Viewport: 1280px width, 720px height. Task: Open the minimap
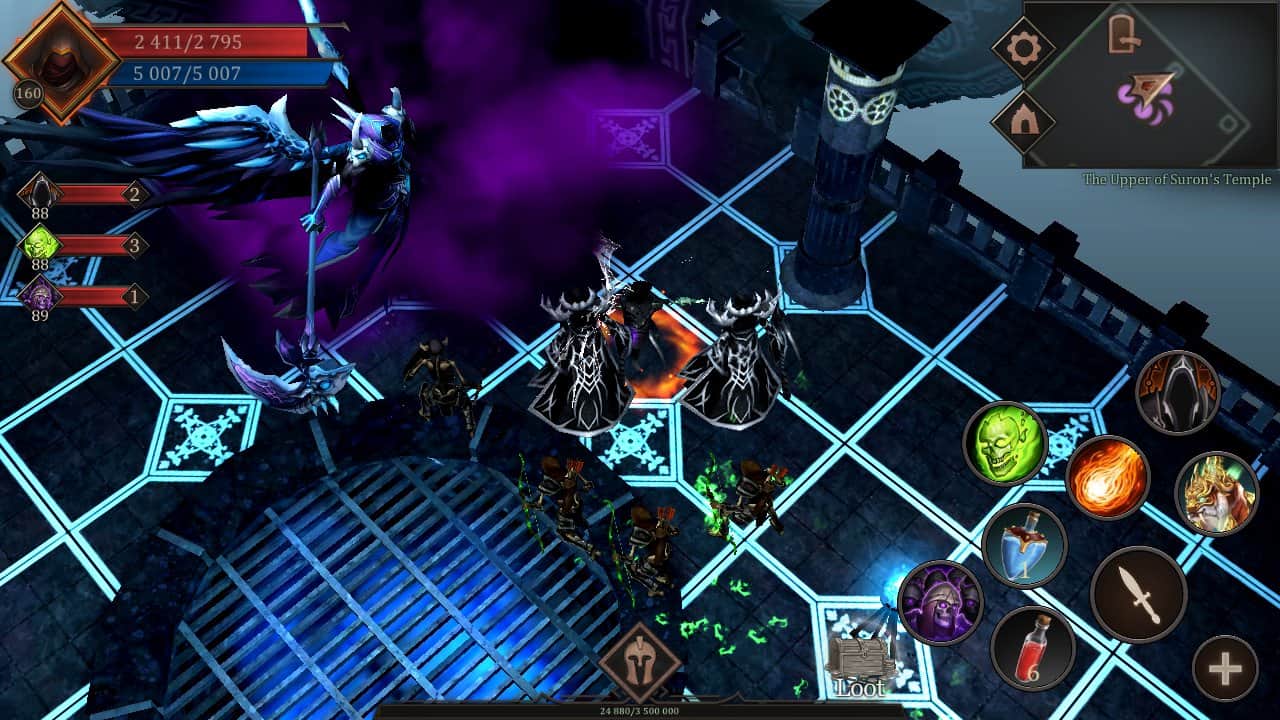(1150, 84)
